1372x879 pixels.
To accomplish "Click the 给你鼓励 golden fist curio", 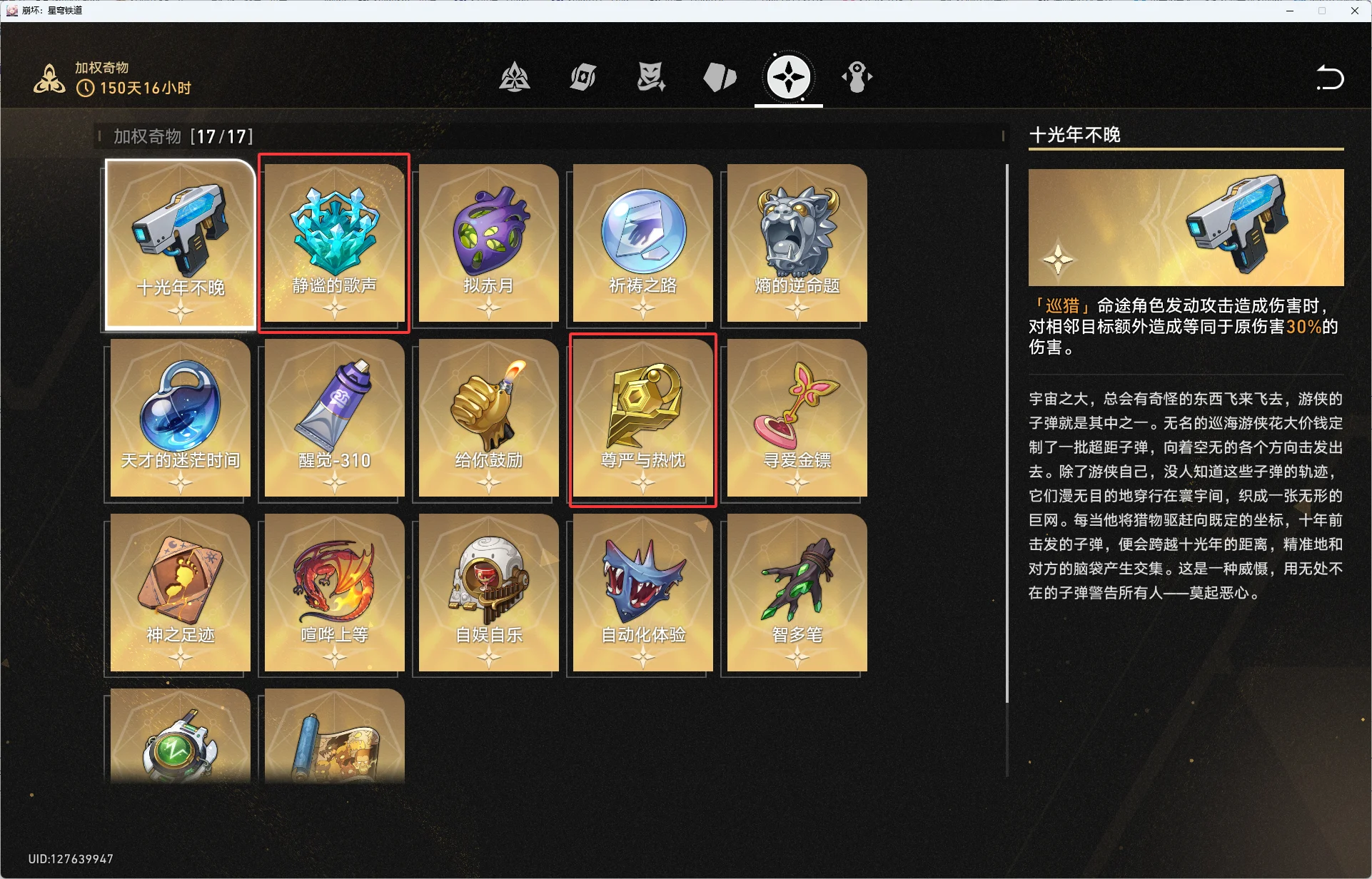I will (489, 417).
